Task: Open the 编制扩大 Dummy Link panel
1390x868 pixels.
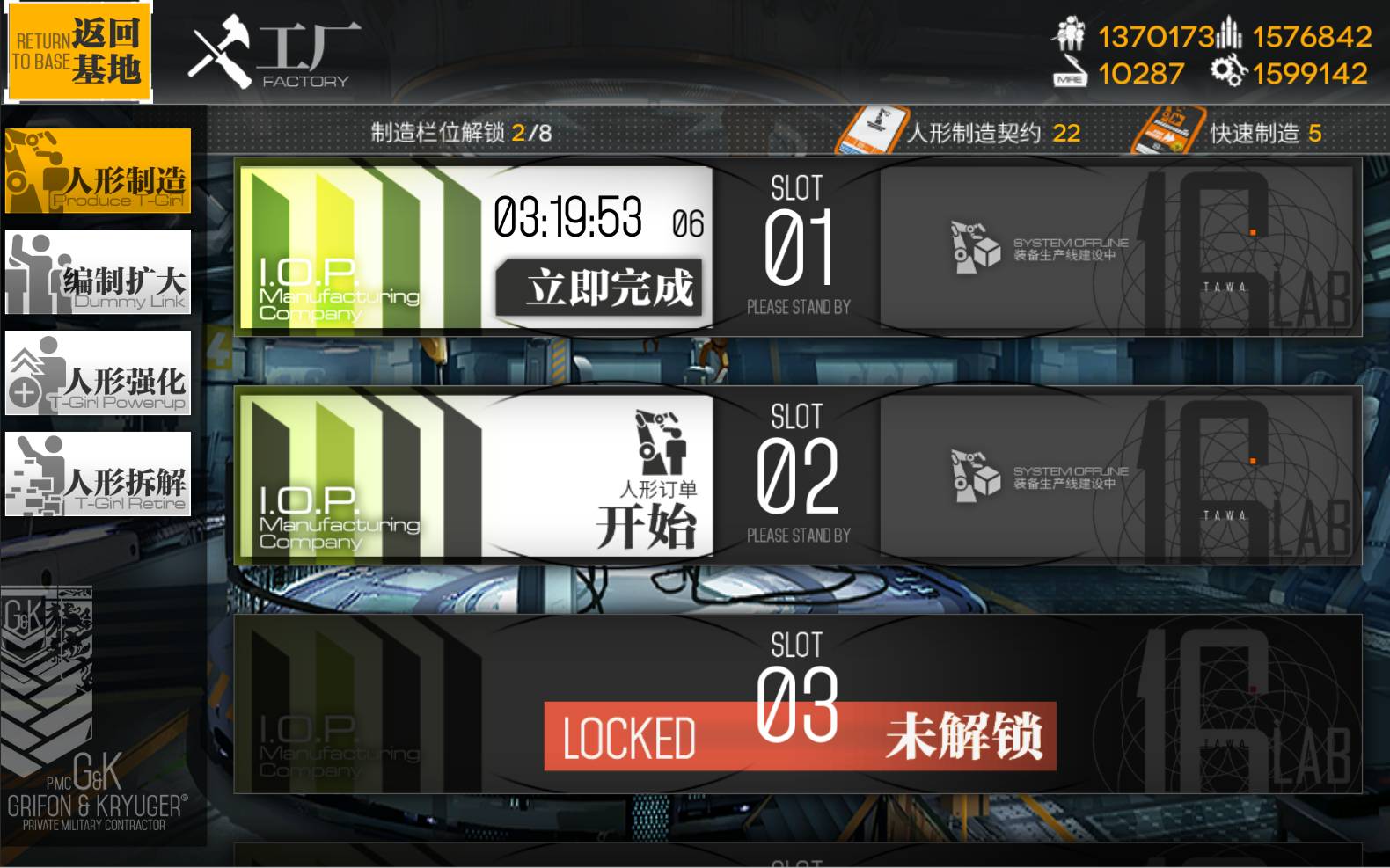Action: click(99, 273)
